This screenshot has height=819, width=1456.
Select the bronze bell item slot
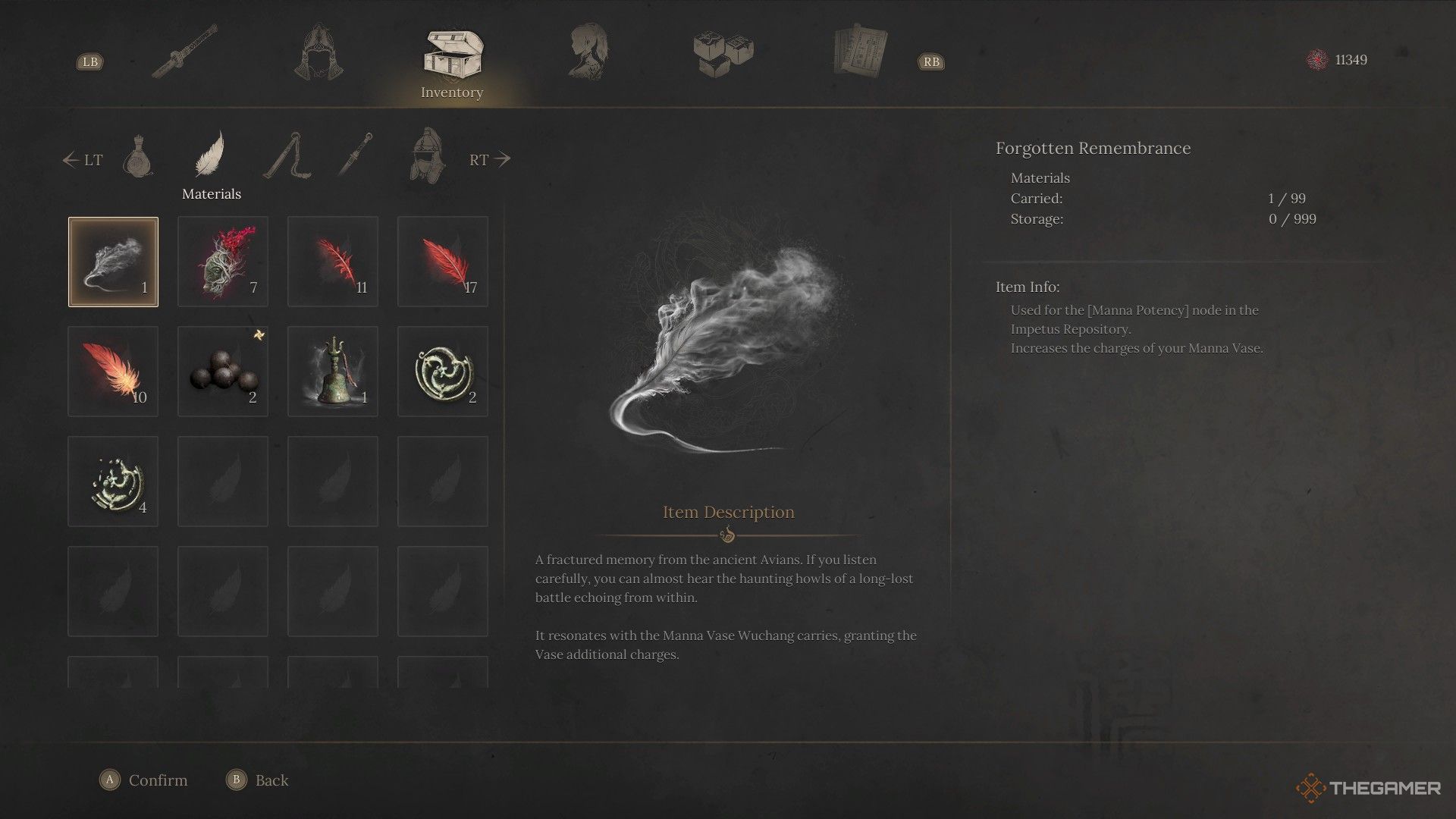[x=333, y=372]
